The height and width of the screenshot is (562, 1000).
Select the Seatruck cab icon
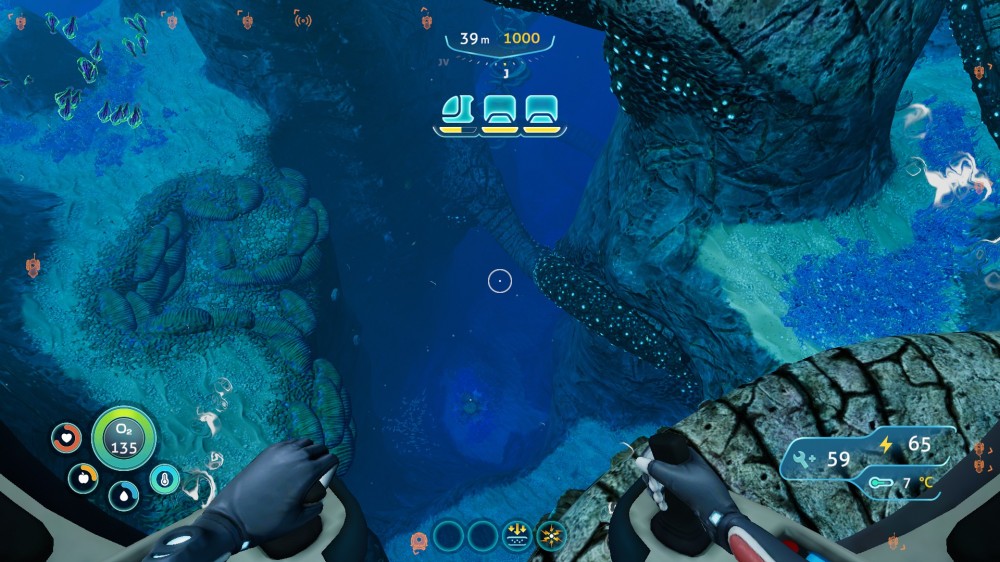[x=457, y=108]
